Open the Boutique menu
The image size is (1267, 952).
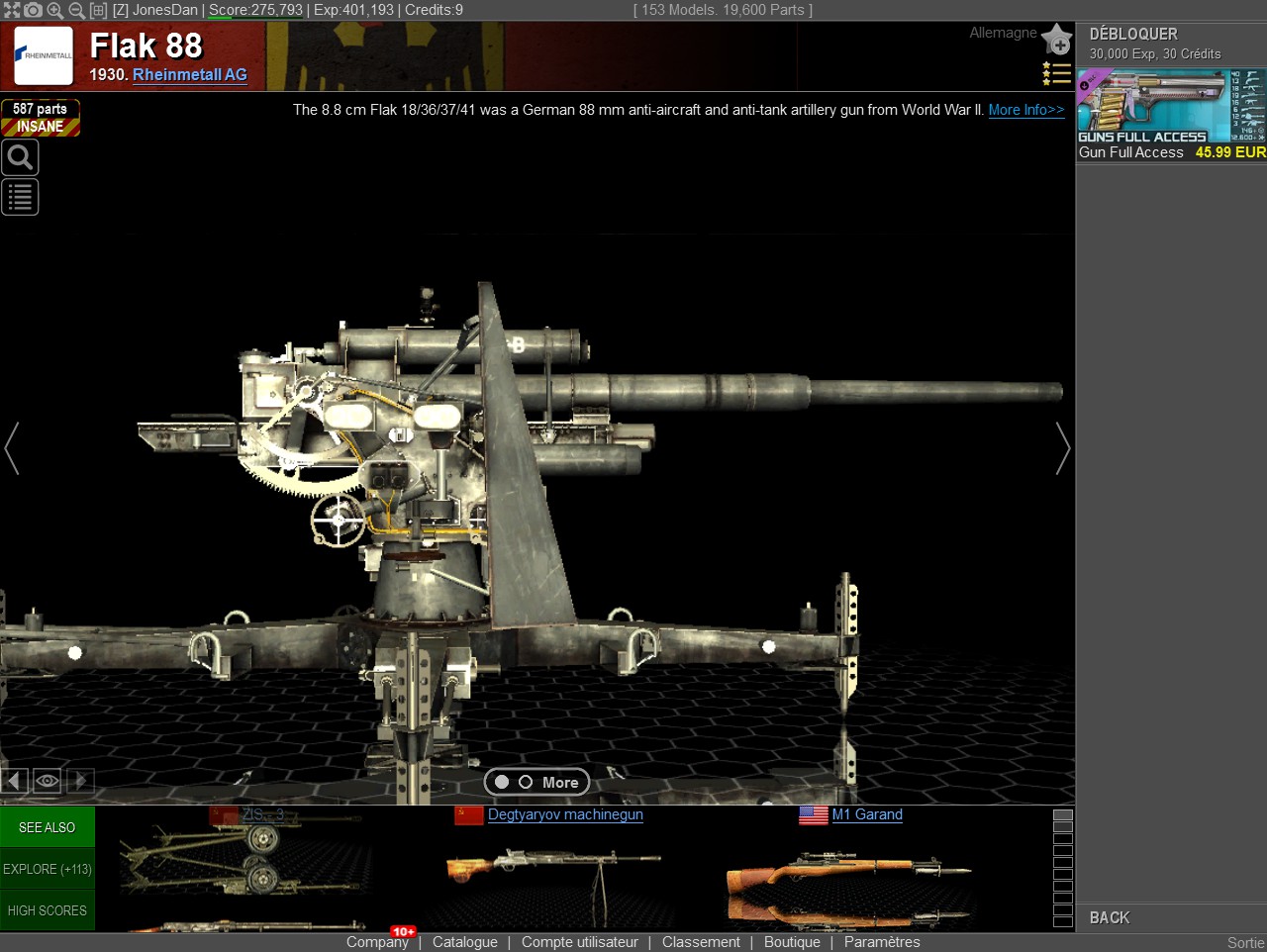(792, 941)
